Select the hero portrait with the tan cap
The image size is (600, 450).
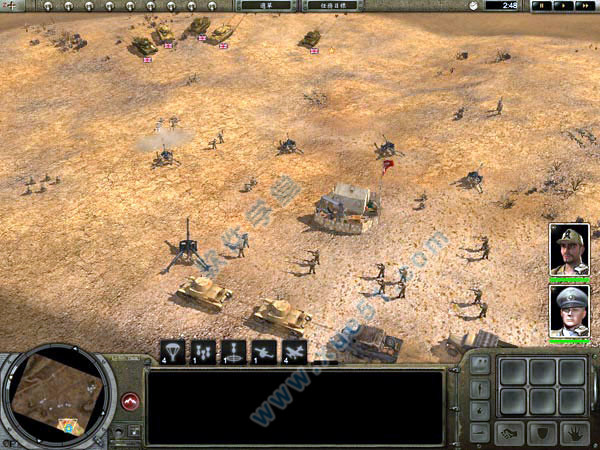click(569, 250)
